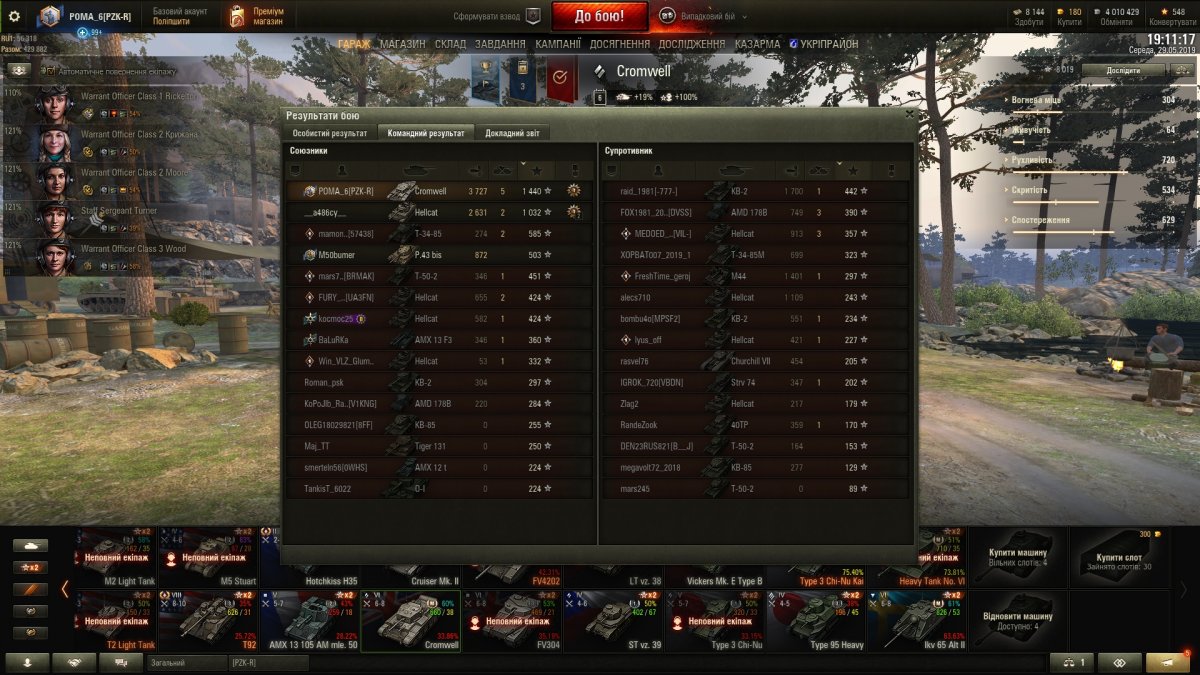The image size is (1200, 675).
Task: Close the battle results window
Action: 909,115
